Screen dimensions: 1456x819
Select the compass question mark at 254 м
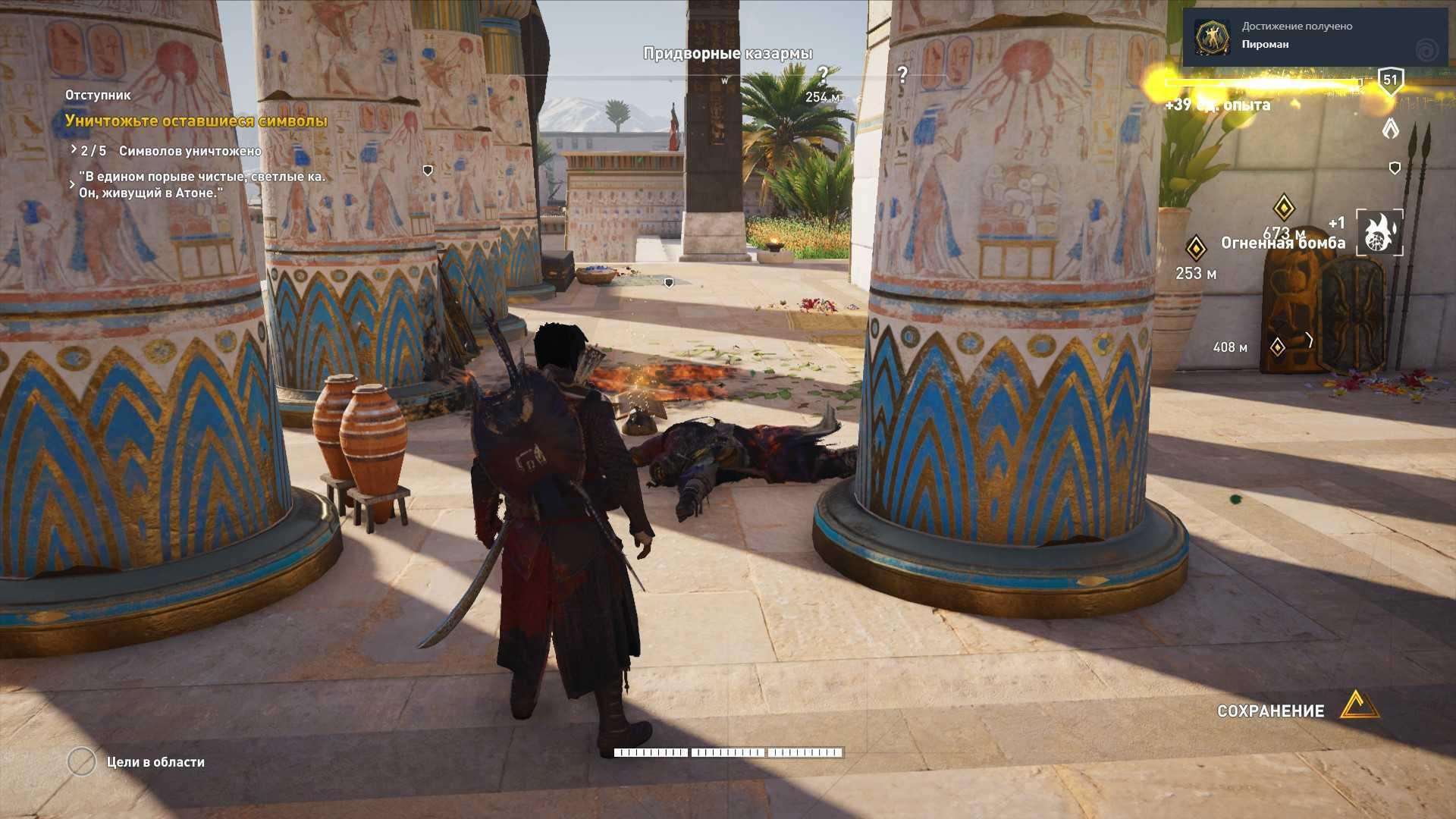(x=823, y=75)
